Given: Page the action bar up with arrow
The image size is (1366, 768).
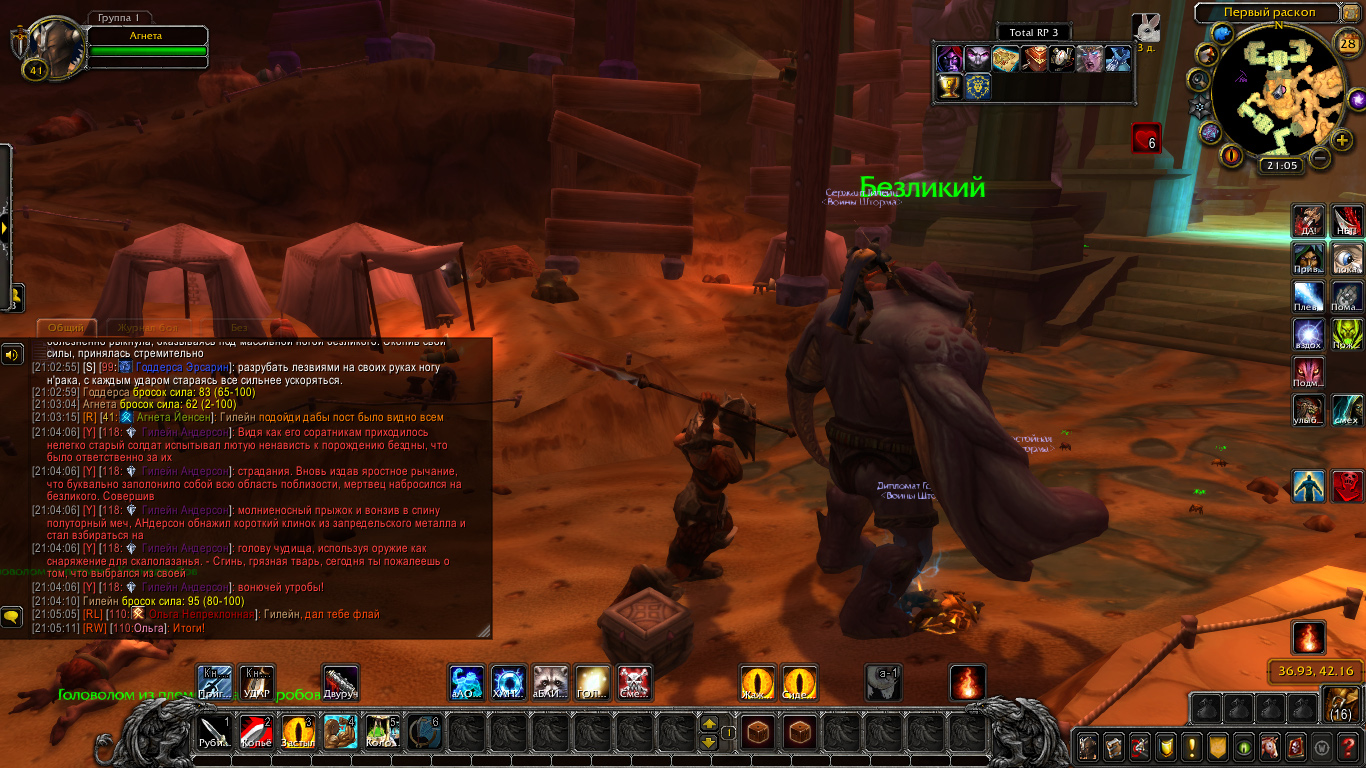Looking at the screenshot, I should pyautogui.click(x=709, y=723).
